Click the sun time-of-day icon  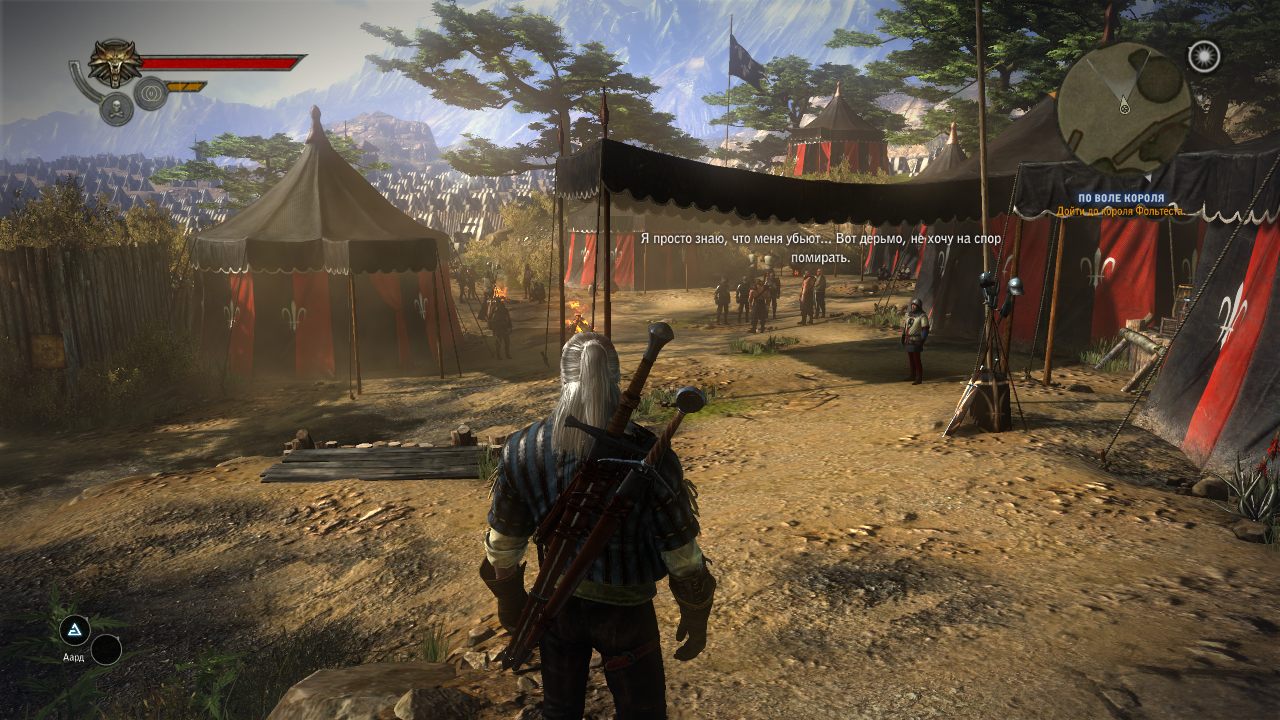coord(1204,56)
